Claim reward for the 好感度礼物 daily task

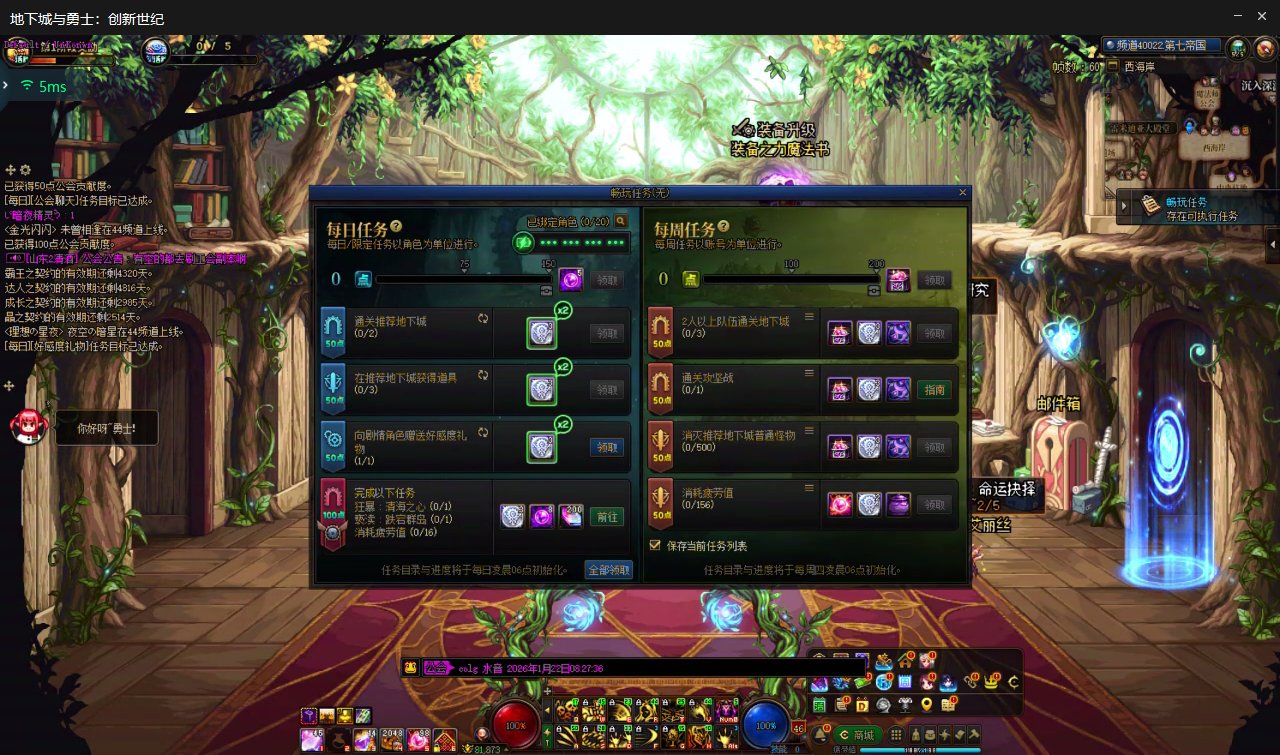coord(606,447)
